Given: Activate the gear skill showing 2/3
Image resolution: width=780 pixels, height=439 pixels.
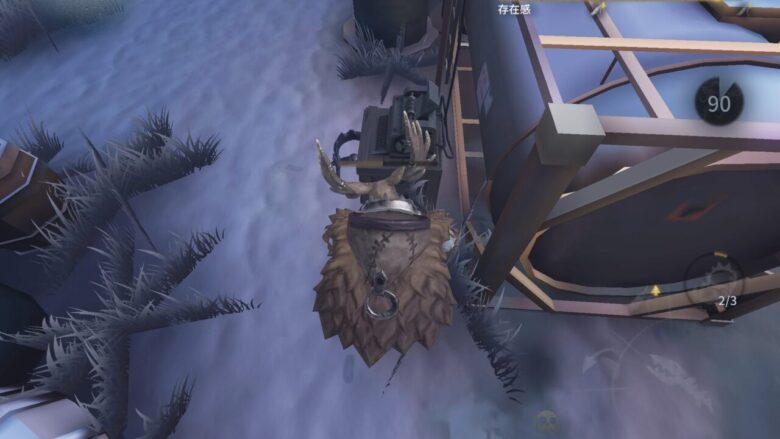Looking at the screenshot, I should click(x=715, y=279).
